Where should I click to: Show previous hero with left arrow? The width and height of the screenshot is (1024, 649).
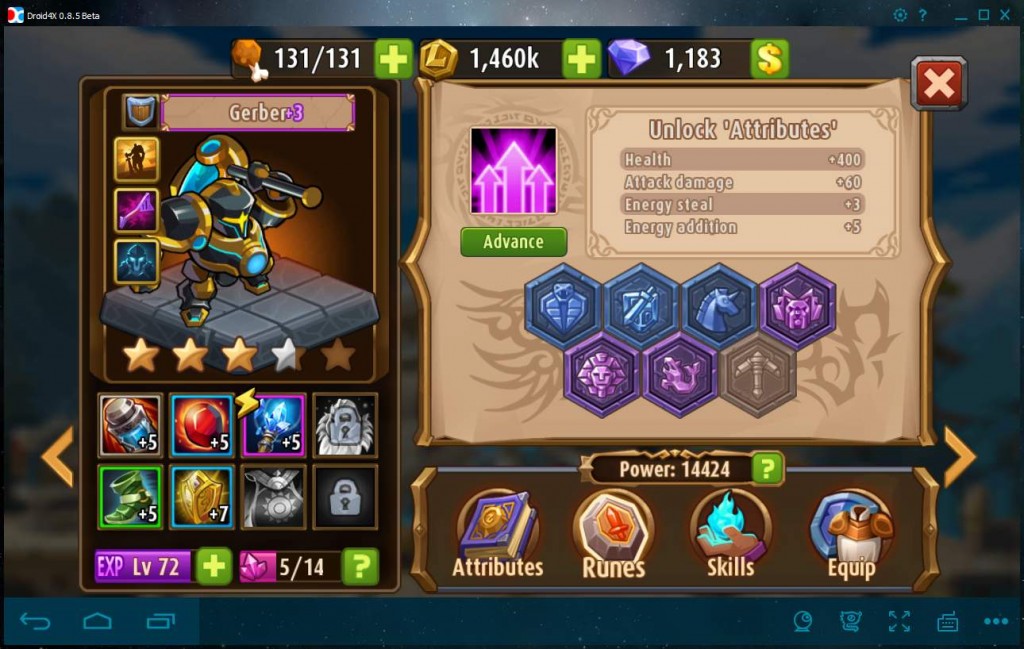(x=57, y=457)
